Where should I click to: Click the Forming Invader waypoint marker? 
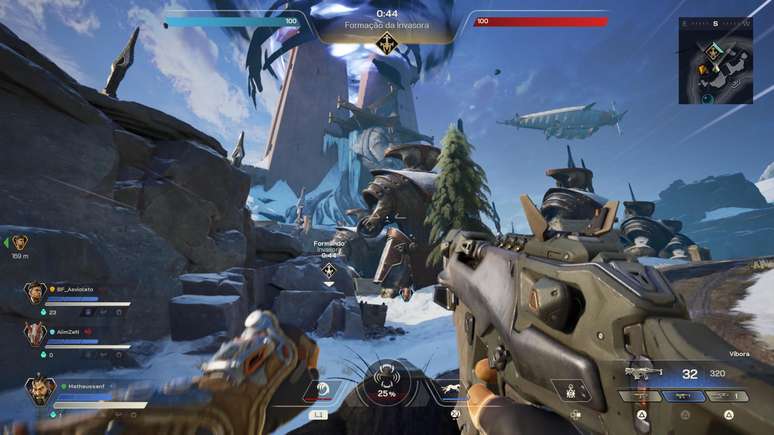coord(329,270)
